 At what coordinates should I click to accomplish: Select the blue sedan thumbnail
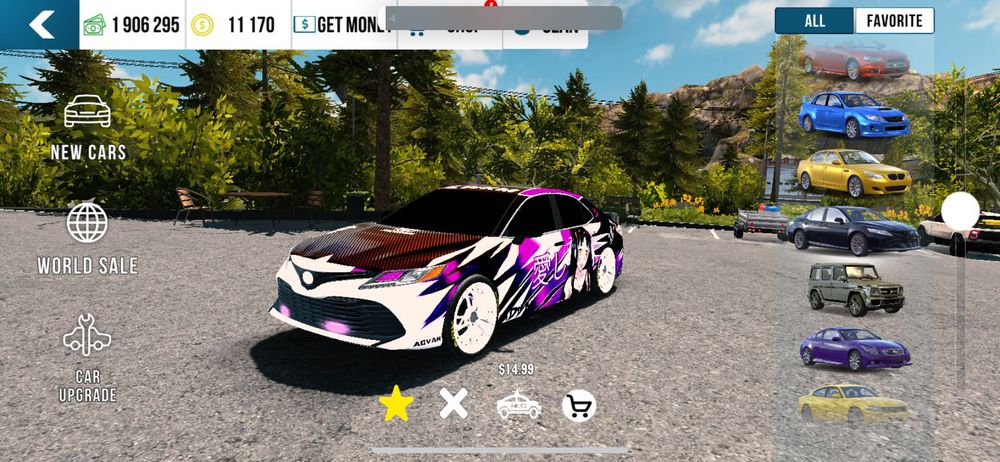tap(854, 116)
